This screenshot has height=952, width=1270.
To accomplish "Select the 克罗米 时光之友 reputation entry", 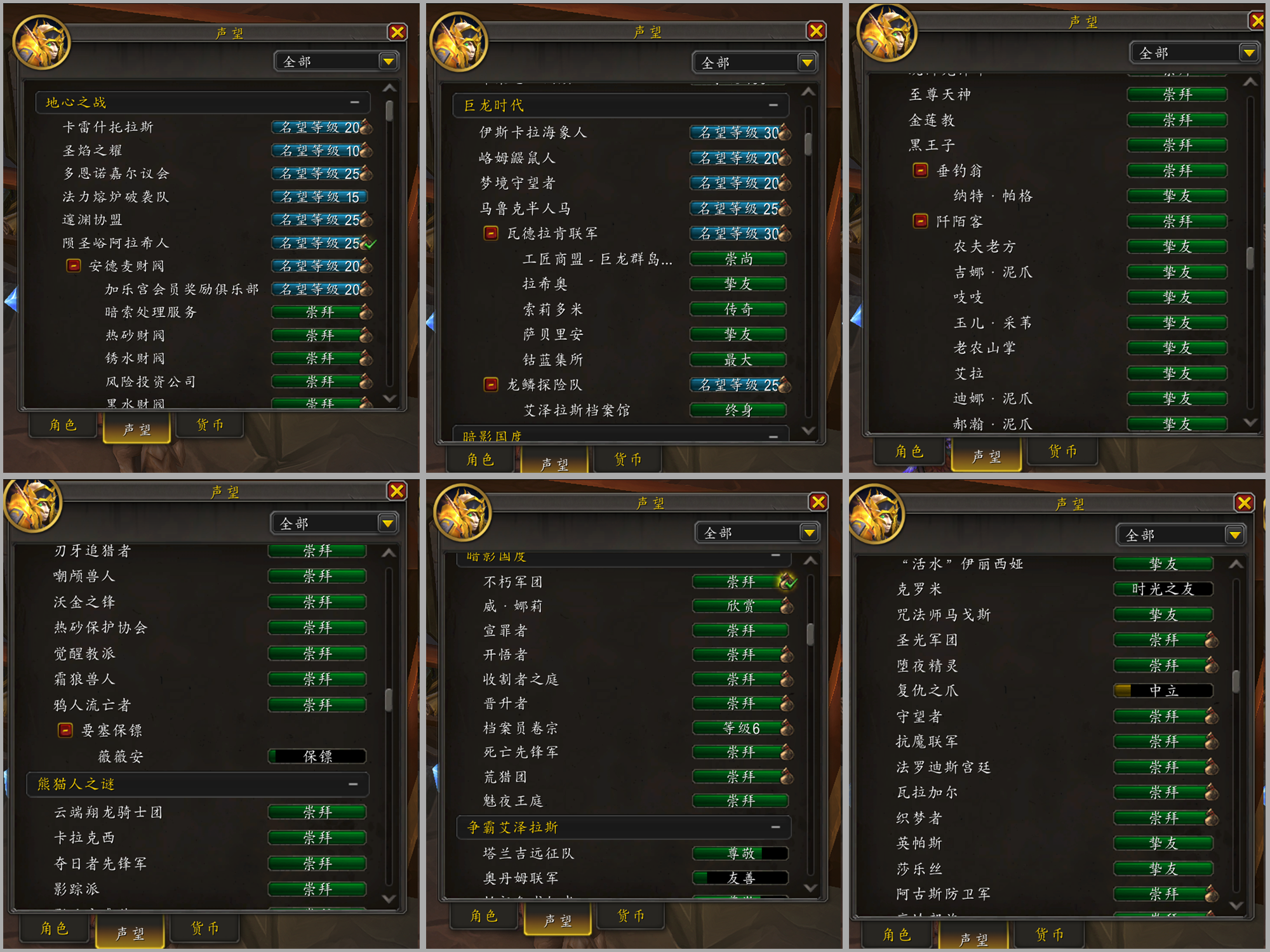I will click(x=1164, y=589).
